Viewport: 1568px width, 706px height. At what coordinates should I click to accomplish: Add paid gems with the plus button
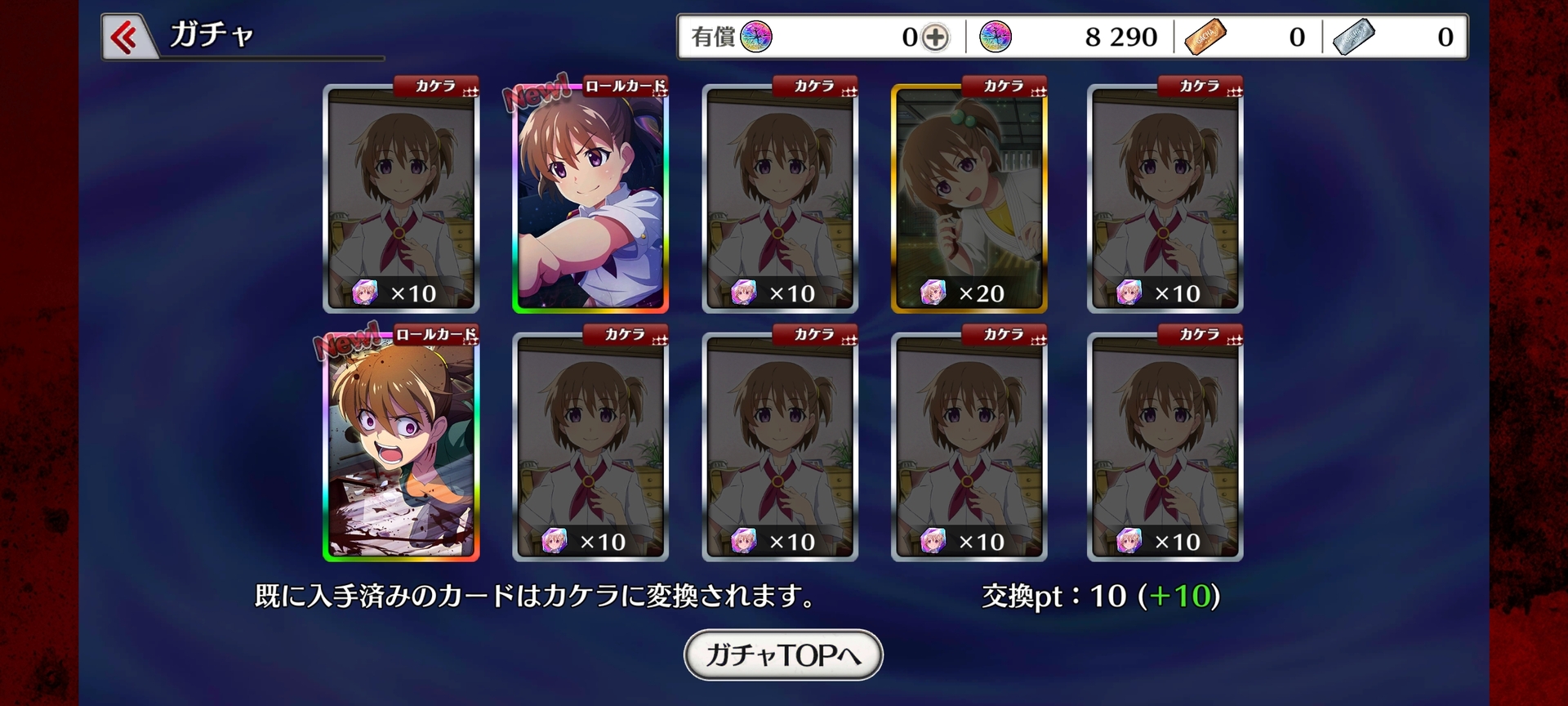[x=936, y=37]
